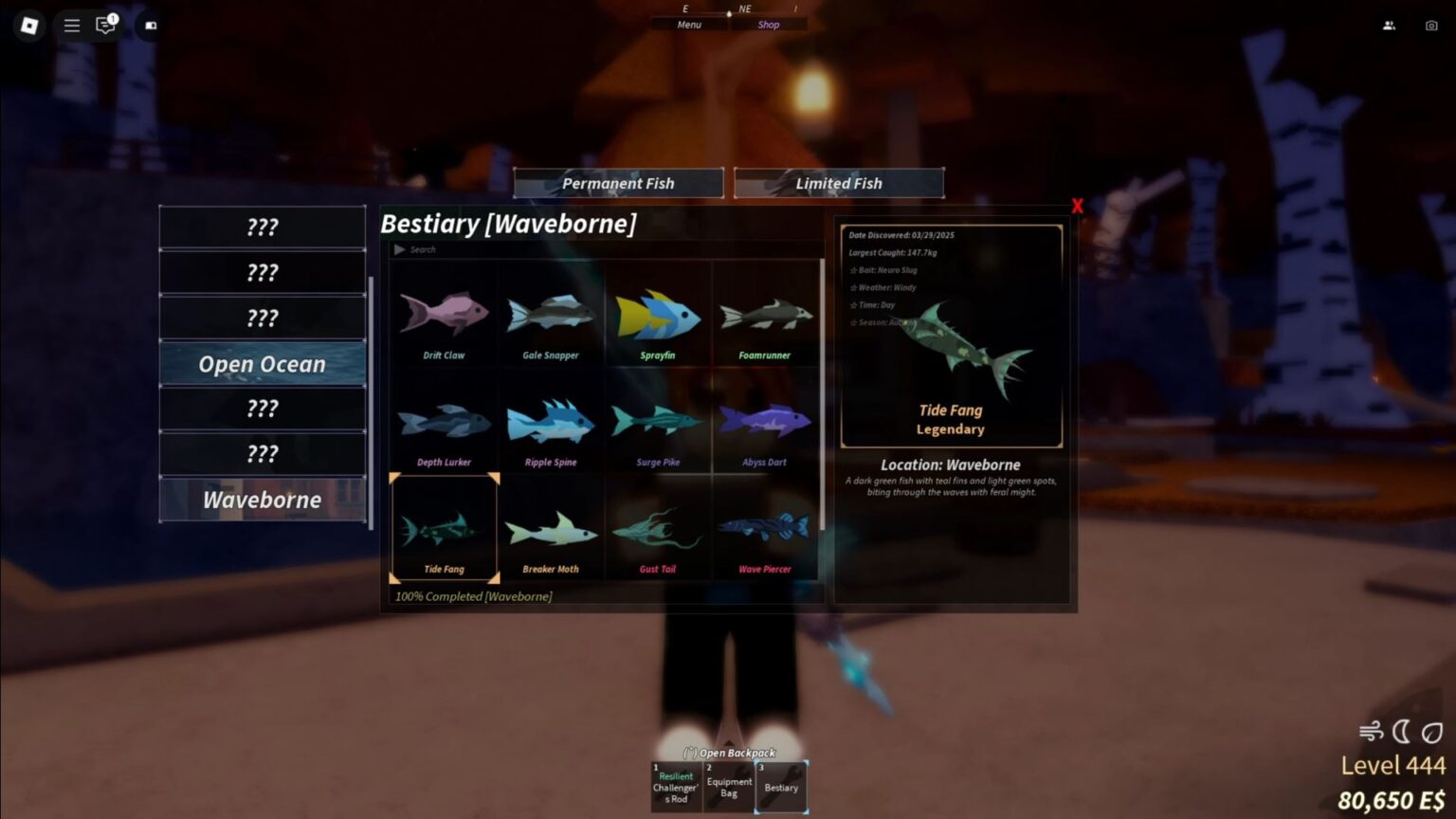The width and height of the screenshot is (1456, 819).
Task: Switch to the Limited Fish tab
Action: click(838, 182)
